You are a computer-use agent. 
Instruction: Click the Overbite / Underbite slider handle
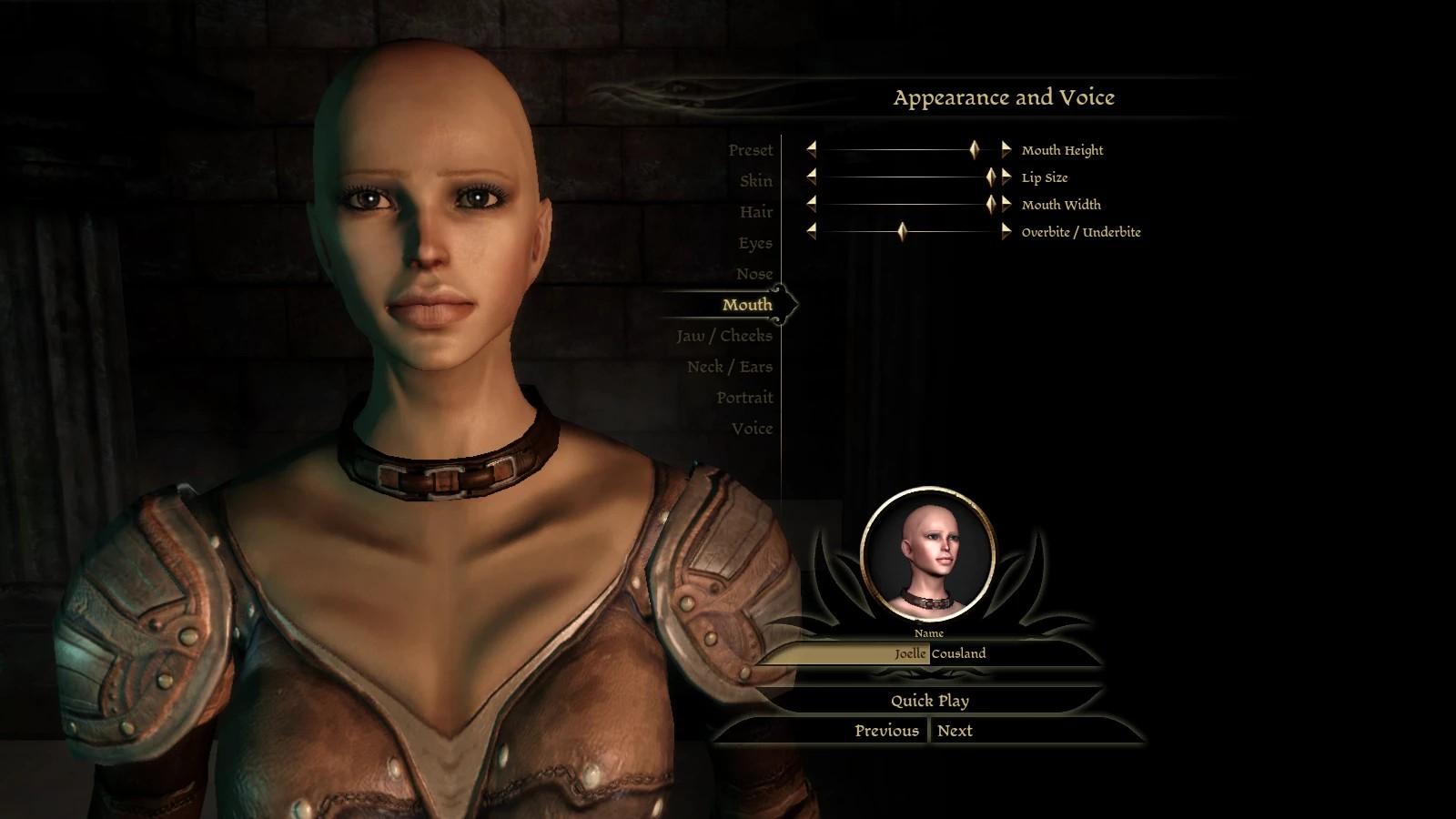click(x=902, y=232)
